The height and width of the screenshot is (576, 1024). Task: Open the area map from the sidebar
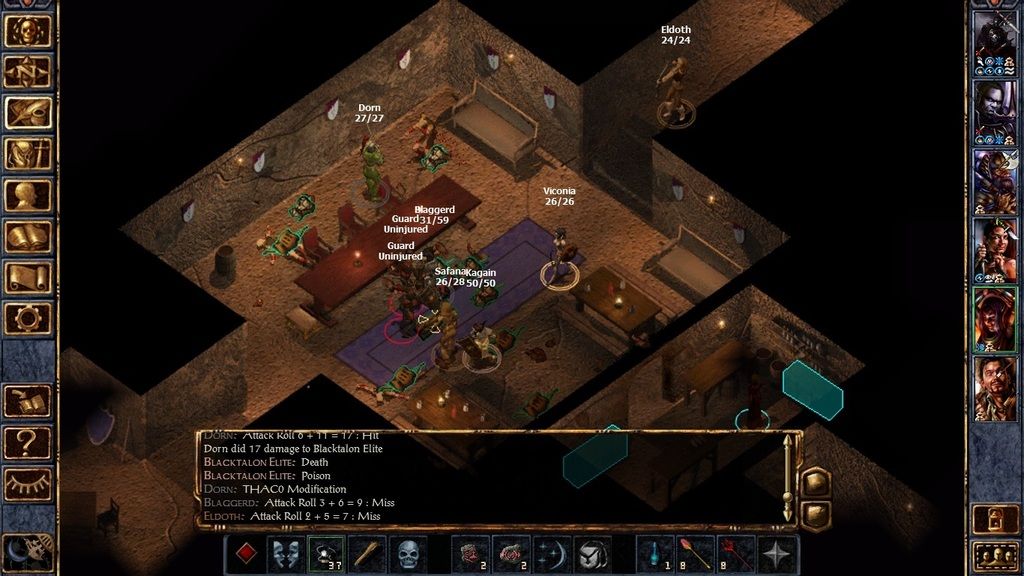click(28, 72)
